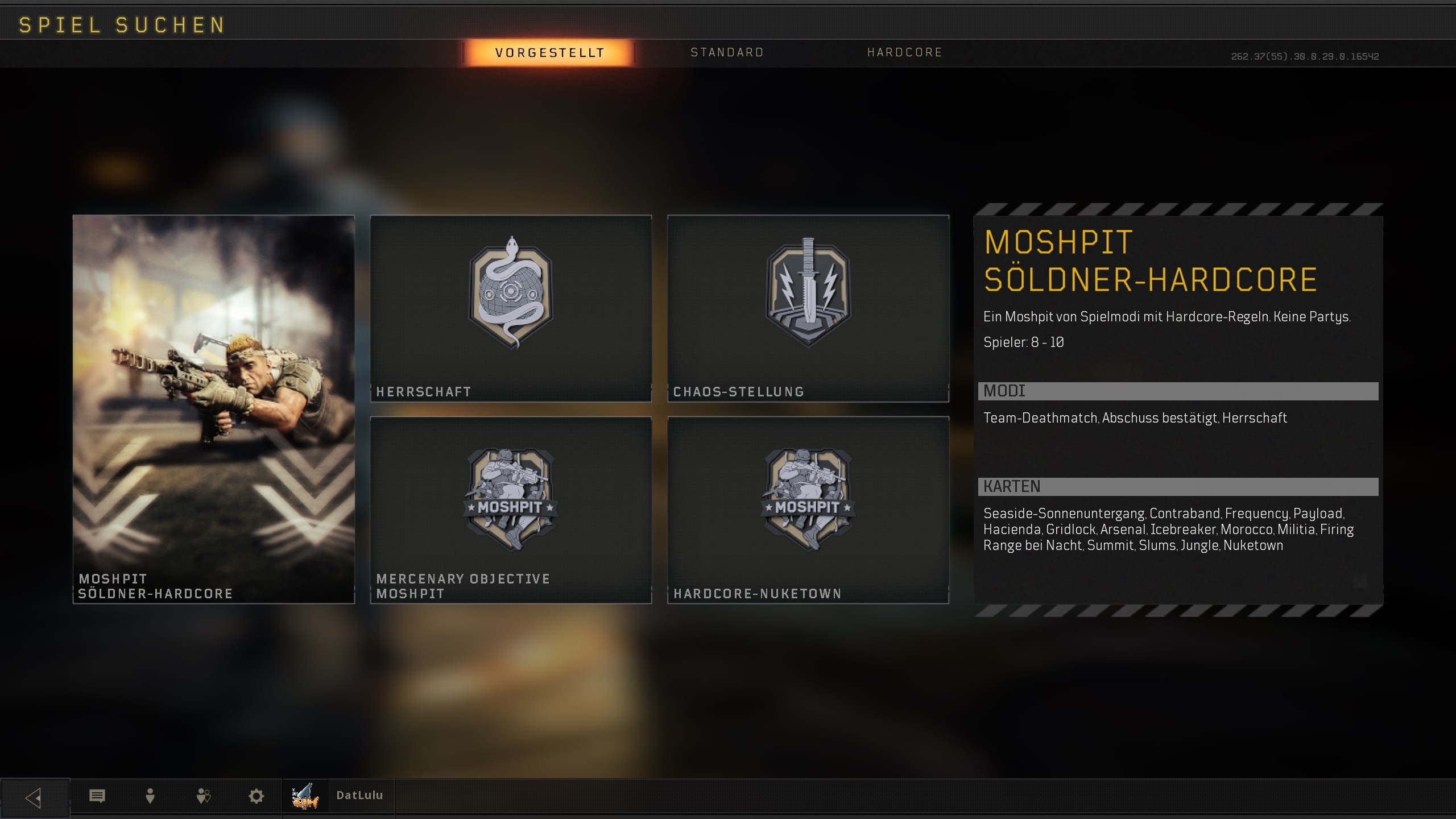Choose the Herrschaft game mode tile

(x=511, y=308)
